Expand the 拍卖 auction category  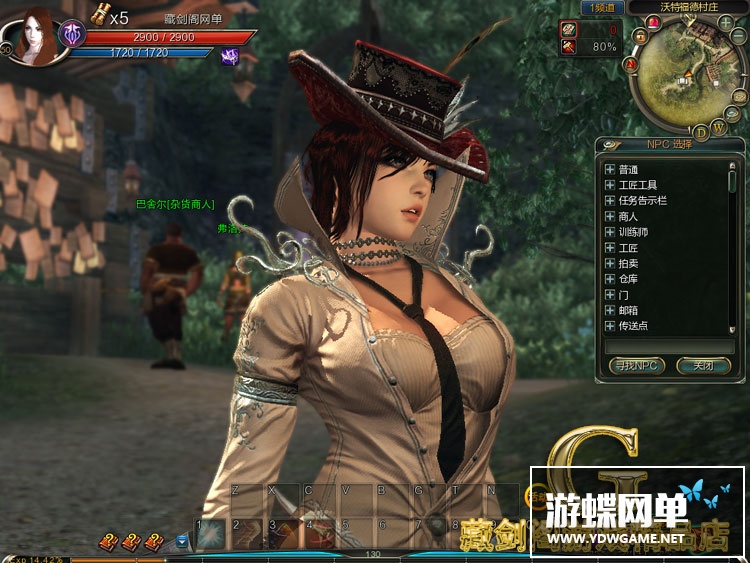coord(610,263)
